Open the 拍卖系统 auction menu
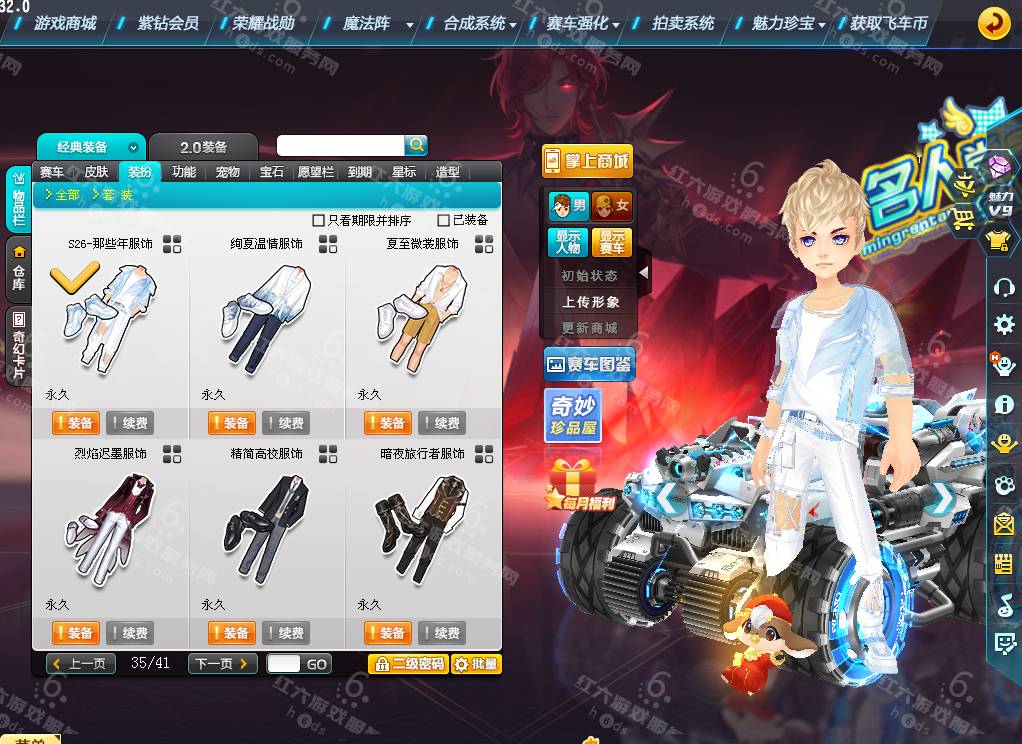The height and width of the screenshot is (744, 1022). point(683,22)
